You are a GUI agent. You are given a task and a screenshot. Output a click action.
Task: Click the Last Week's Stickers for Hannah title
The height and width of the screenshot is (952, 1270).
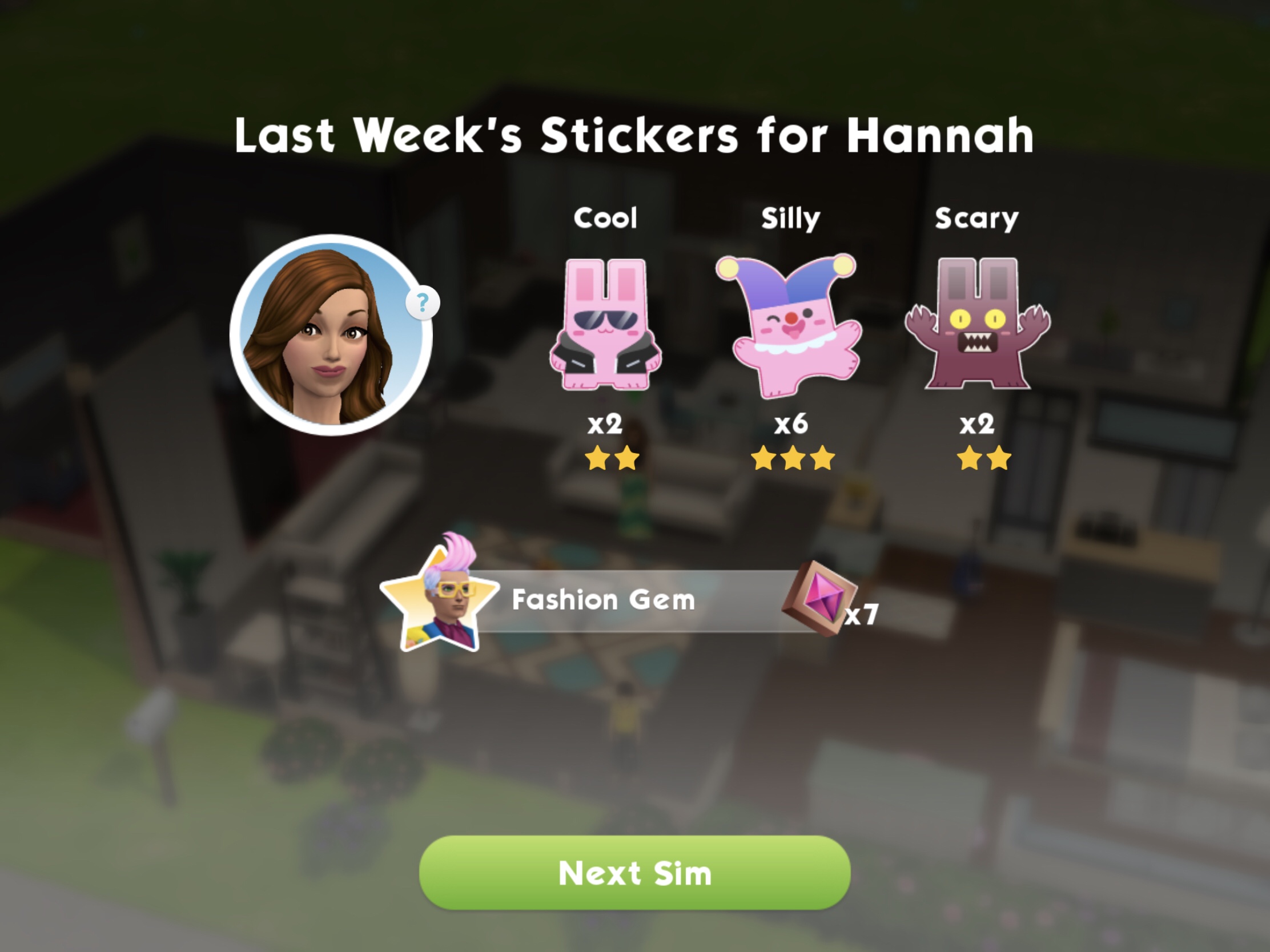coord(634,135)
